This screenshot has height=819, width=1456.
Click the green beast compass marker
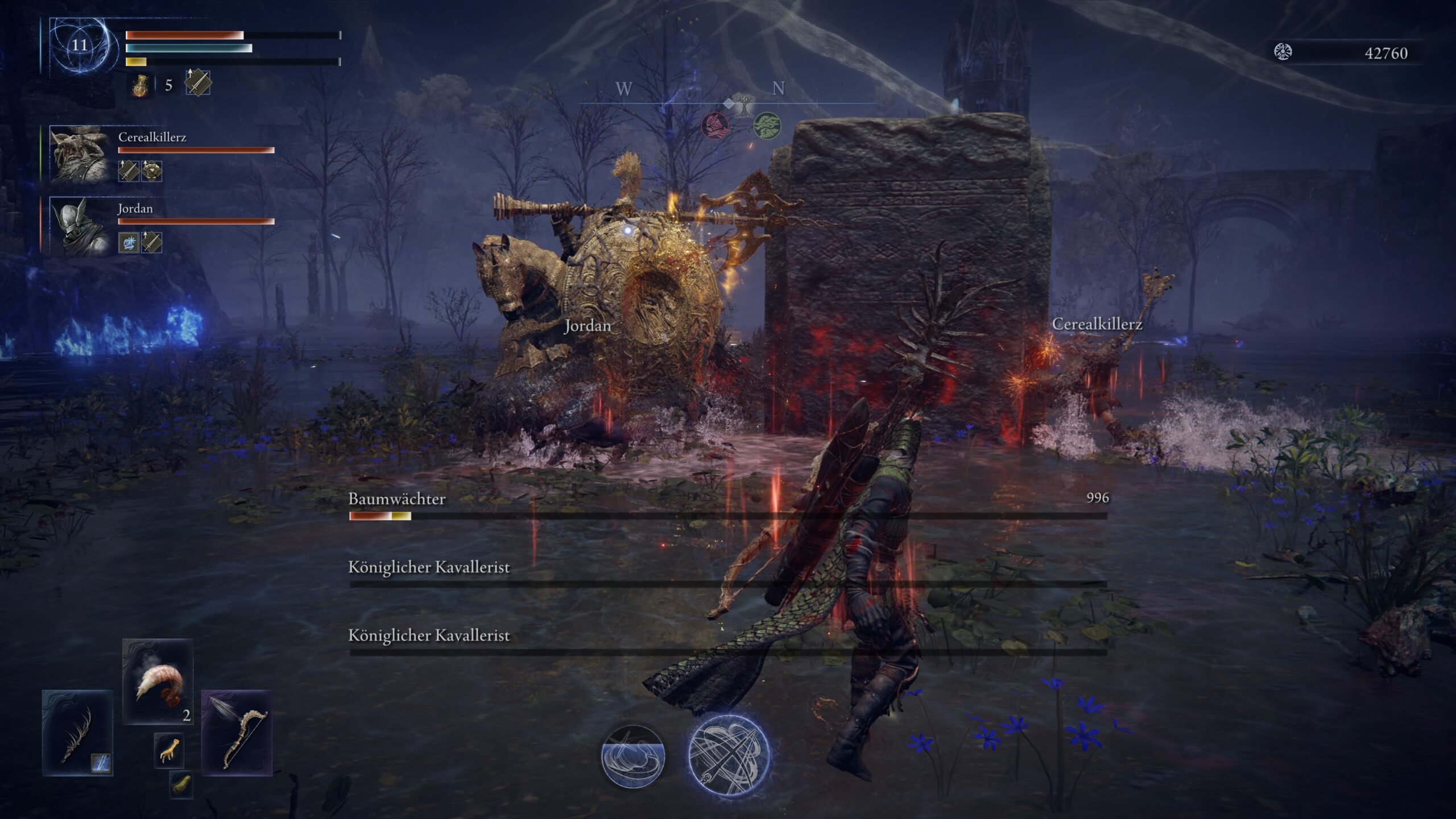(767, 125)
